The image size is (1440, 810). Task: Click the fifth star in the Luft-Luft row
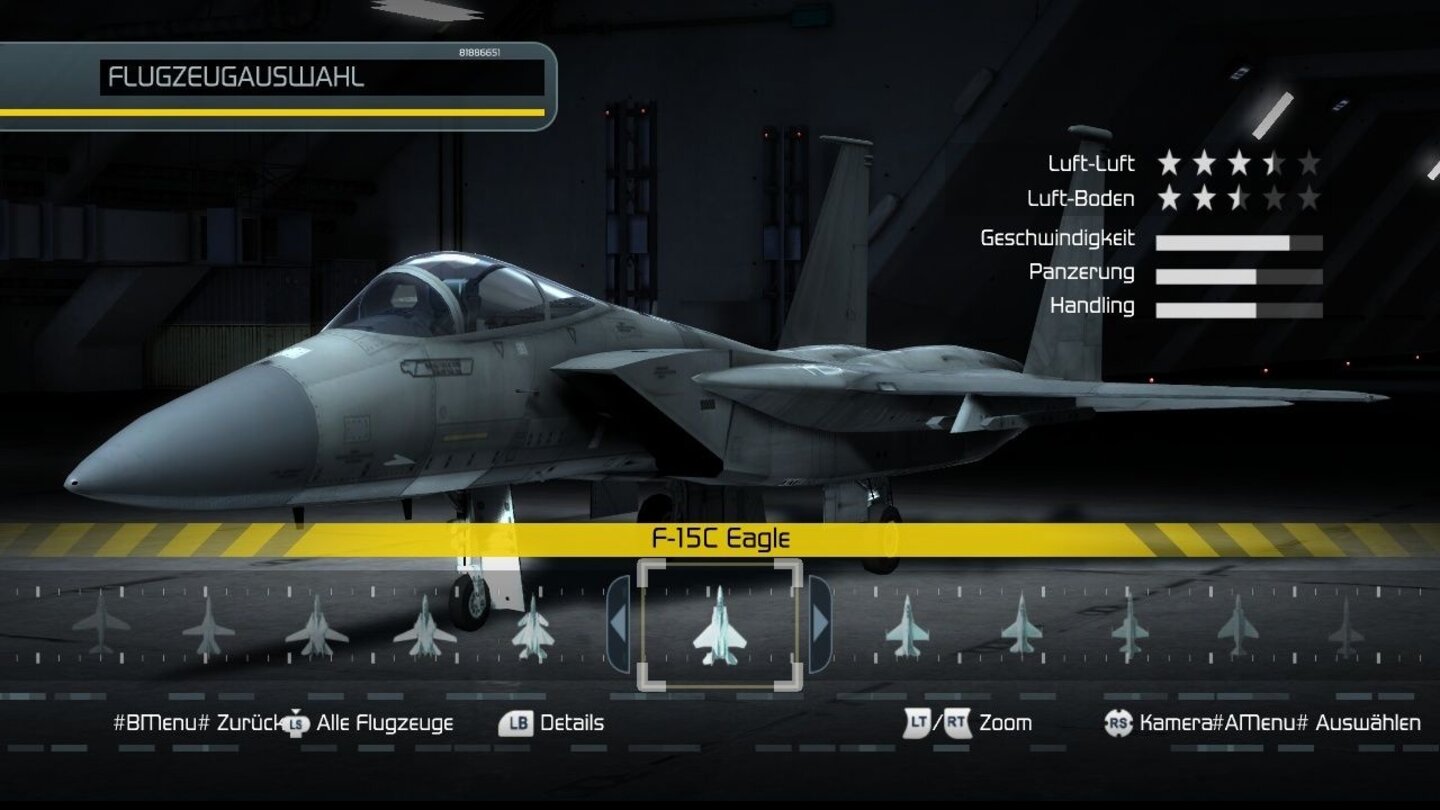point(1310,163)
